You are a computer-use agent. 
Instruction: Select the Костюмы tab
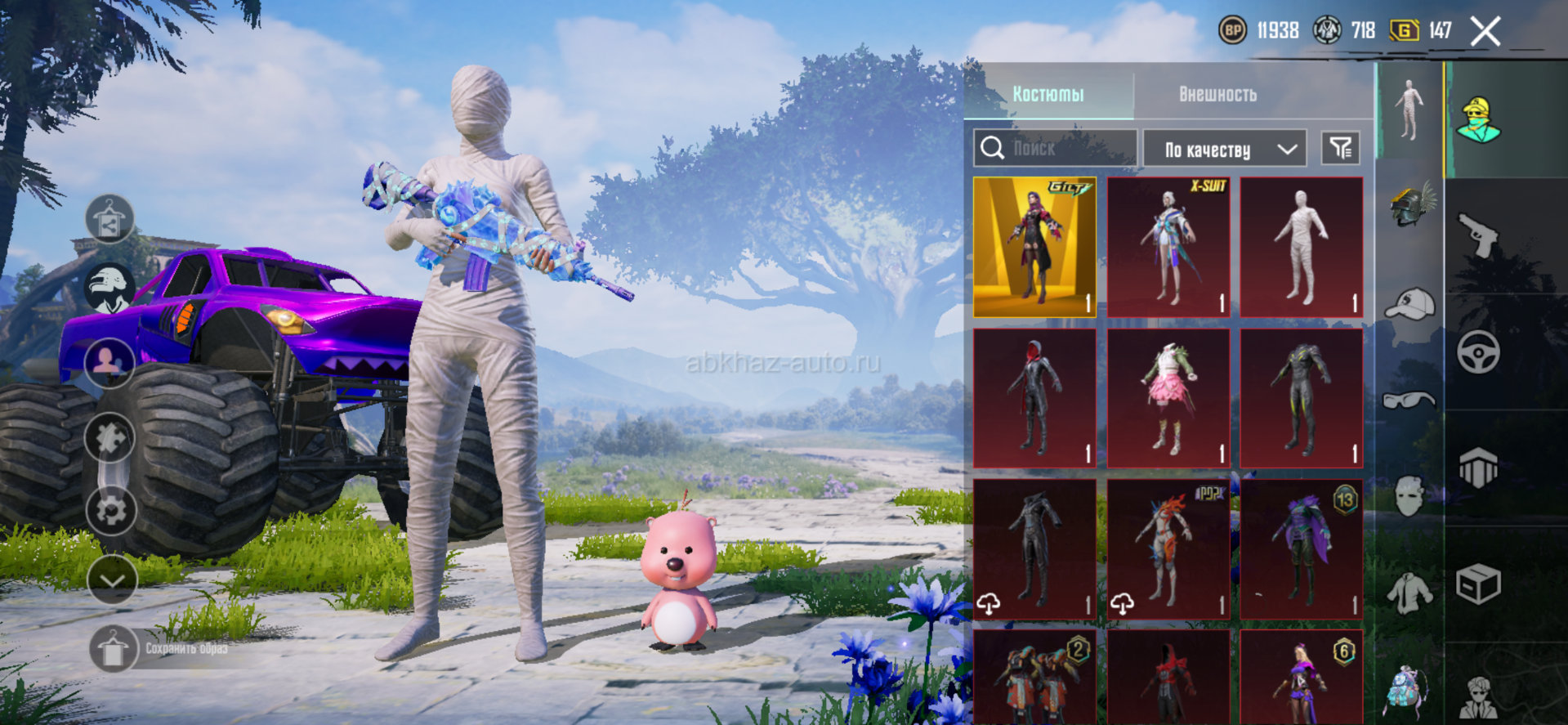1048,94
